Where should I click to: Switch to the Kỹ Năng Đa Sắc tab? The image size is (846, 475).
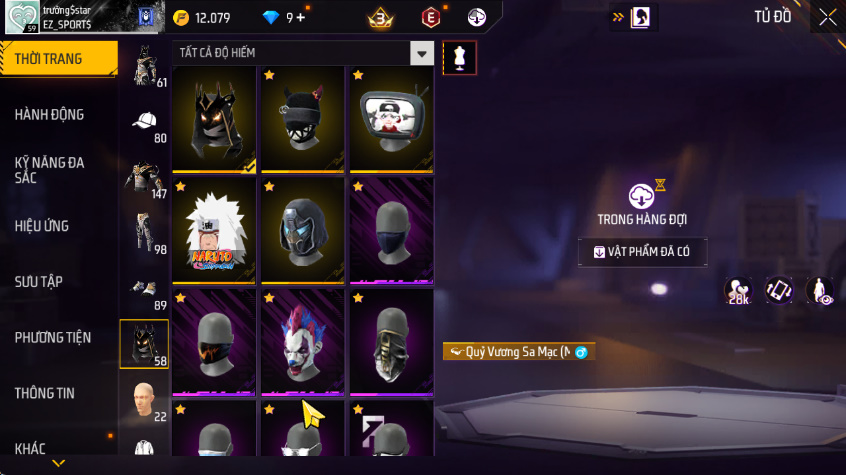pyautogui.click(x=50, y=169)
